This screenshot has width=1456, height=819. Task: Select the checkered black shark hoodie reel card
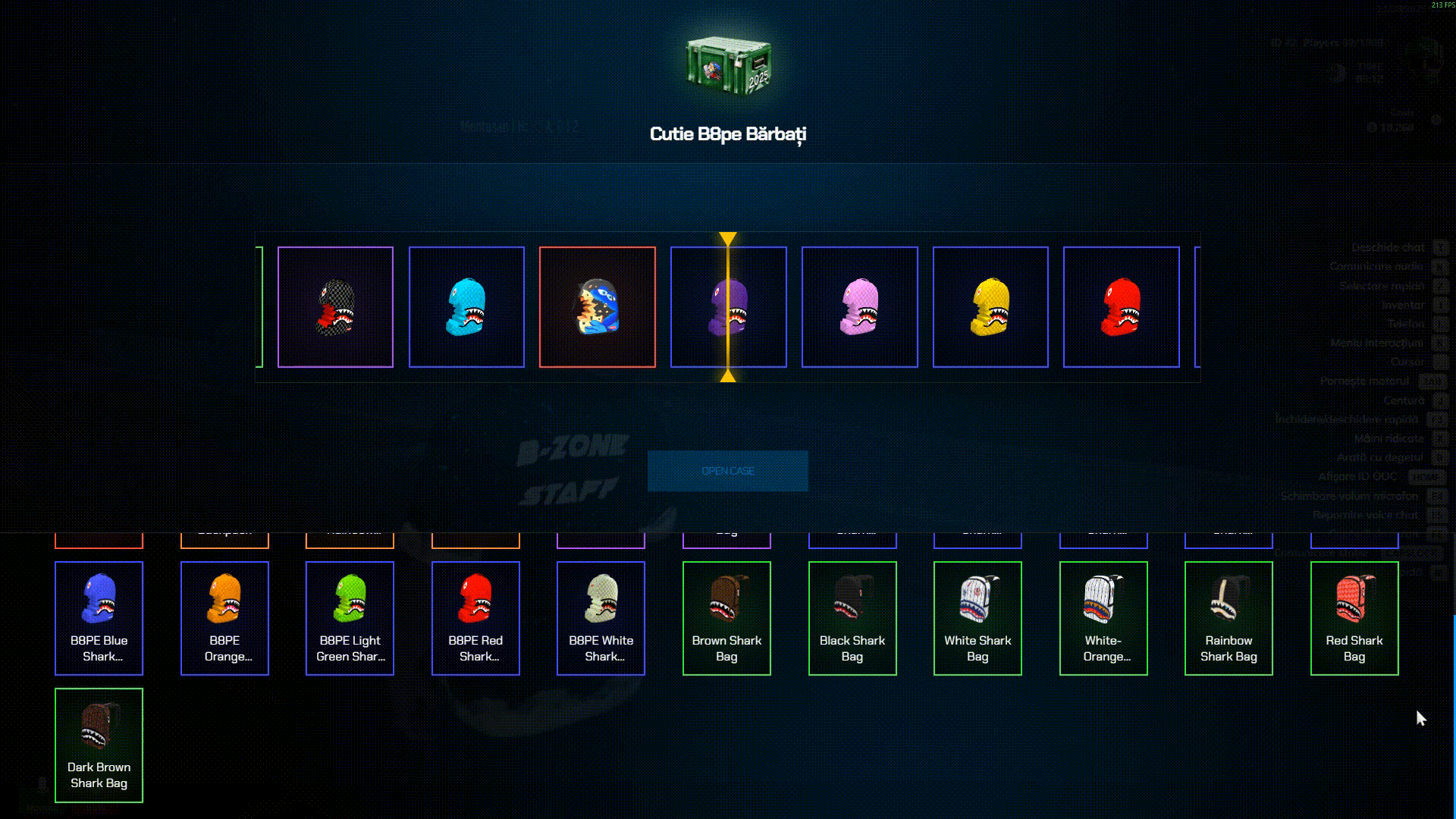pos(335,307)
